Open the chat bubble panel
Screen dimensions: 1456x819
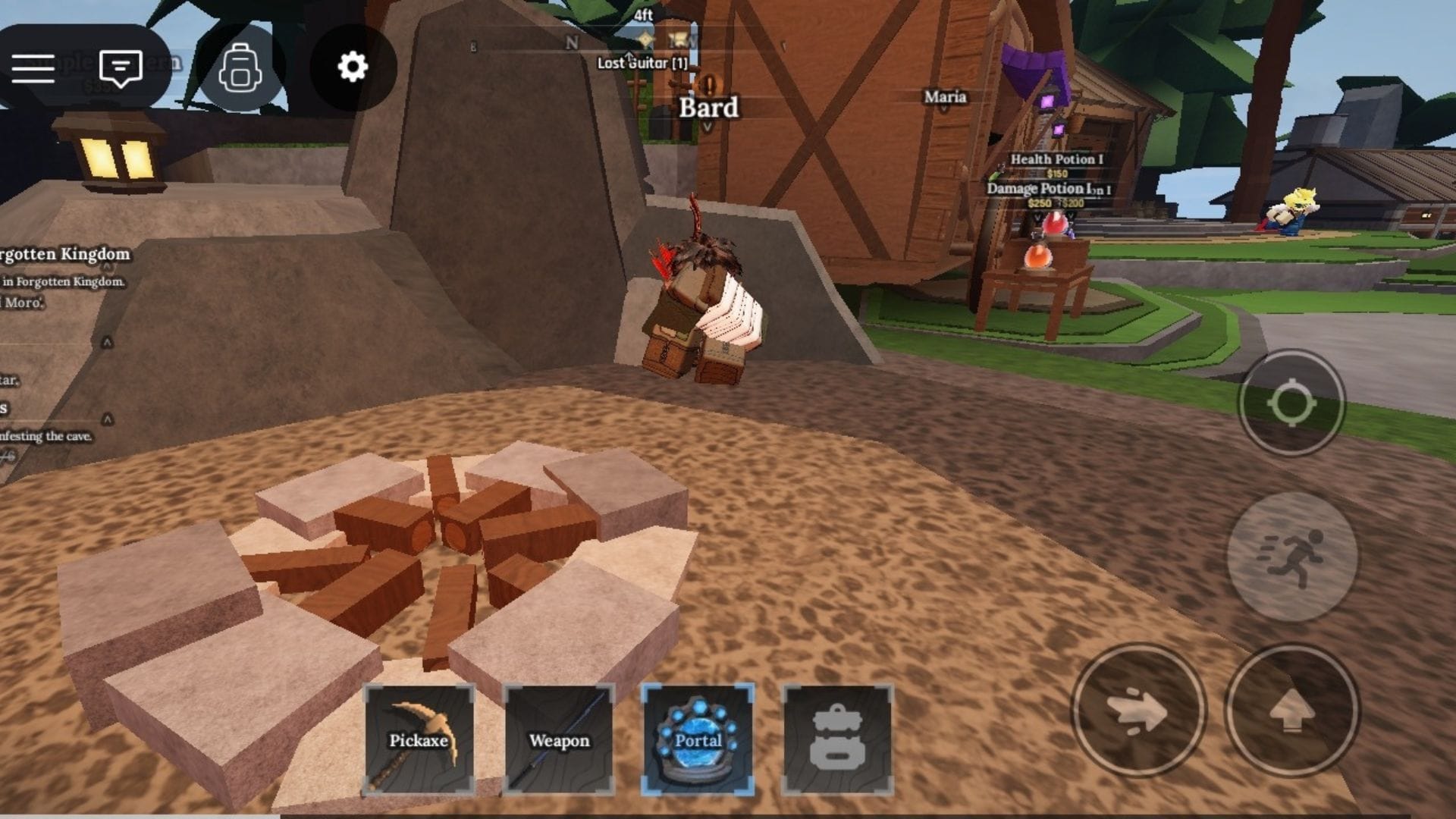click(x=120, y=70)
